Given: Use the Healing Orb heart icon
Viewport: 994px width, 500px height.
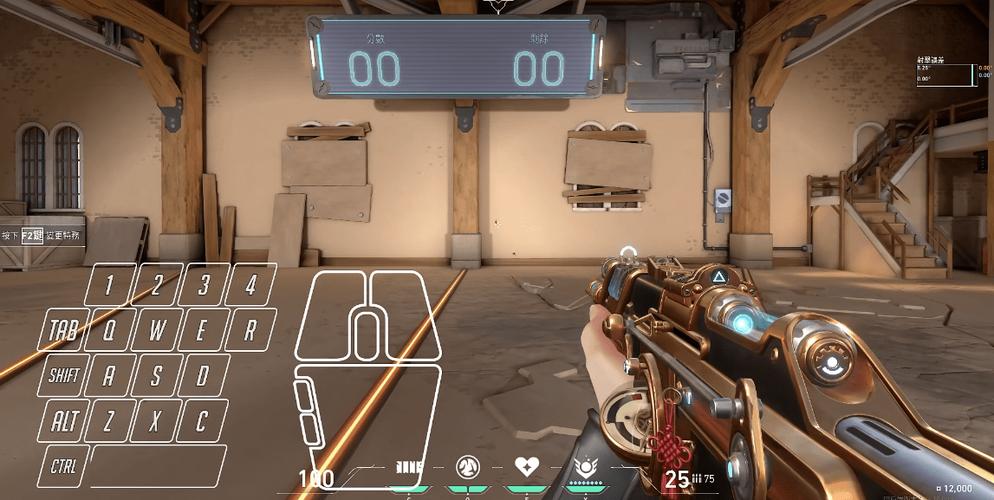Looking at the screenshot, I should 526,467.
